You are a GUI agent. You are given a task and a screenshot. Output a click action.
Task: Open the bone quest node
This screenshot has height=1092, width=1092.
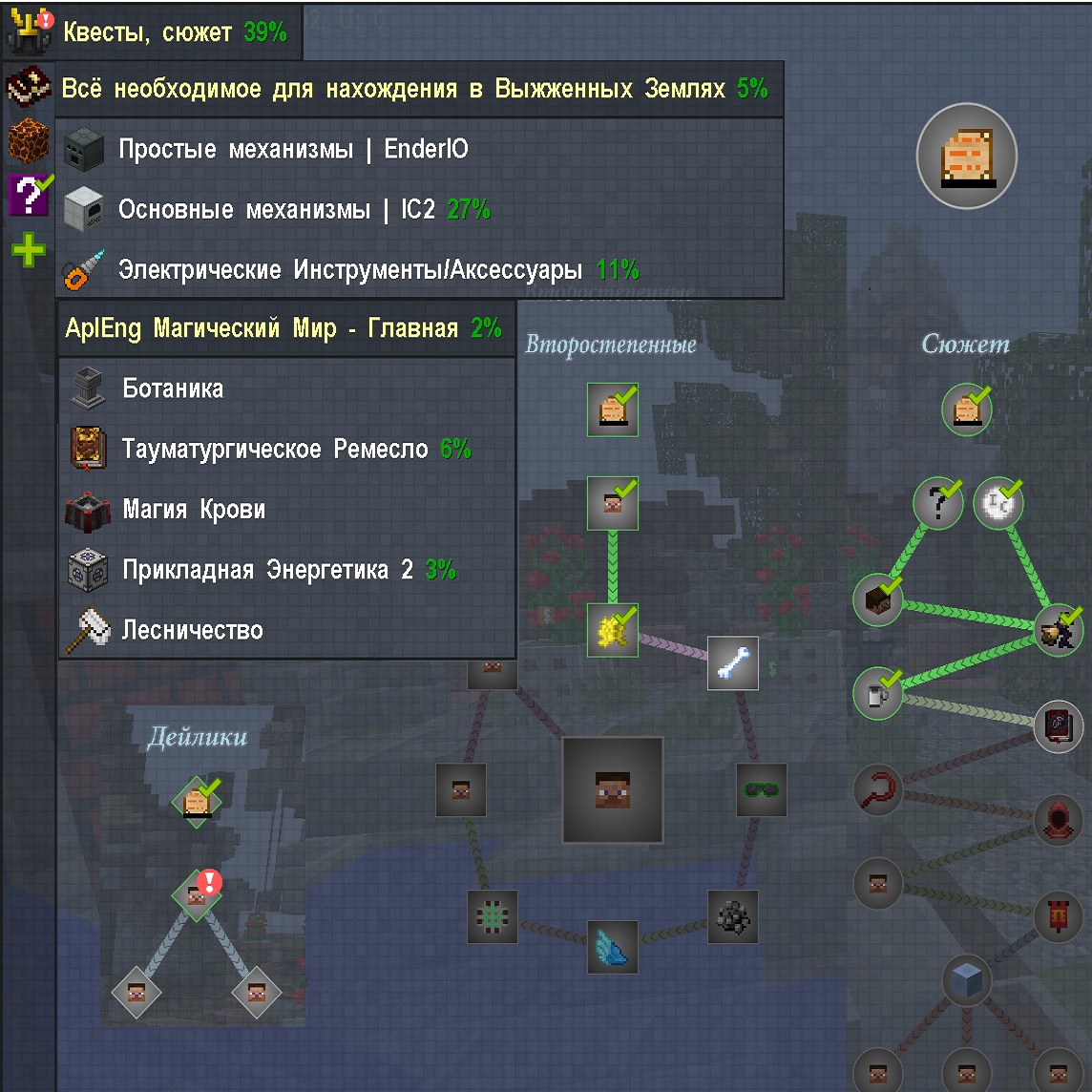(x=732, y=663)
